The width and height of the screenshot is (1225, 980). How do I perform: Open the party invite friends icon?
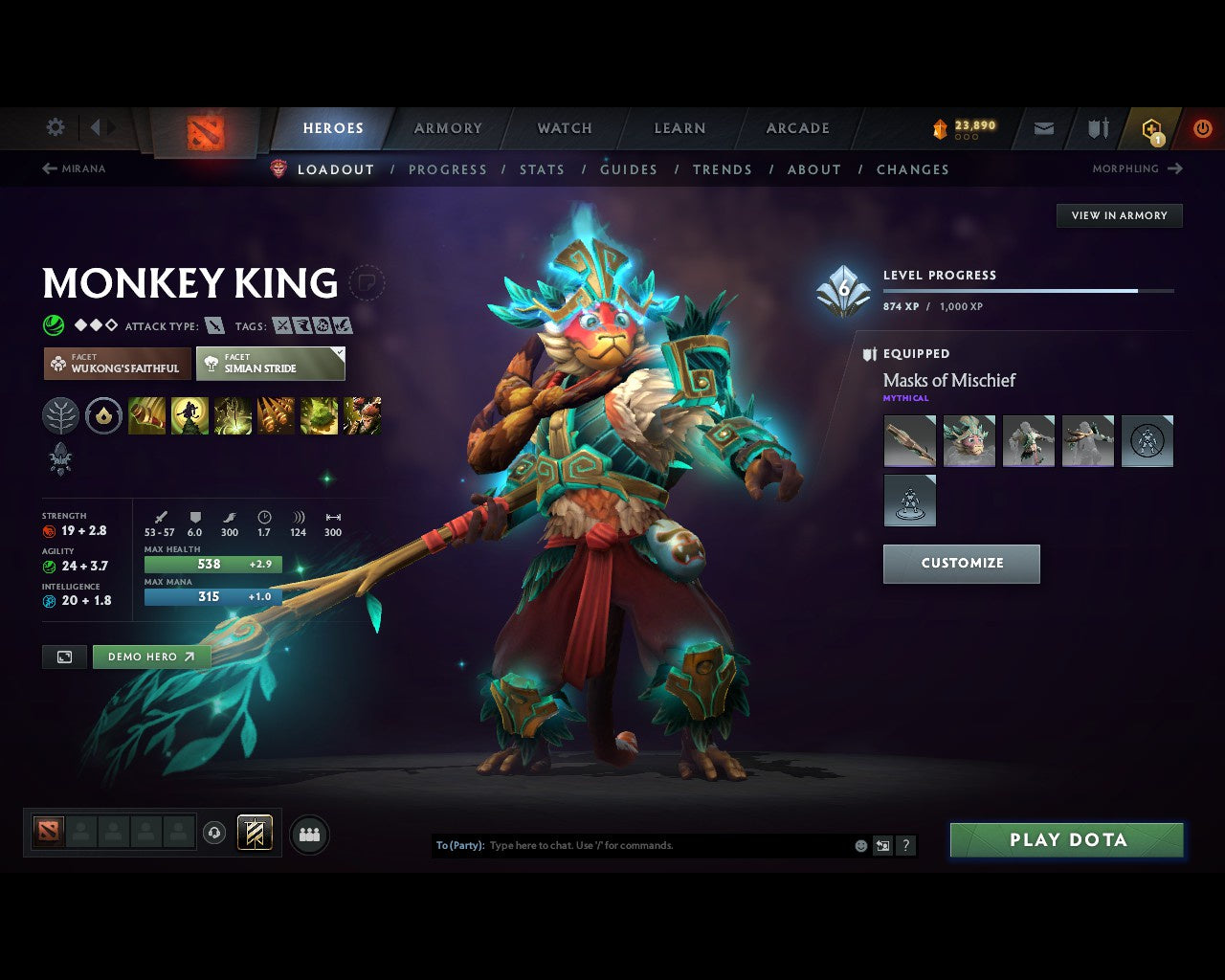click(308, 834)
